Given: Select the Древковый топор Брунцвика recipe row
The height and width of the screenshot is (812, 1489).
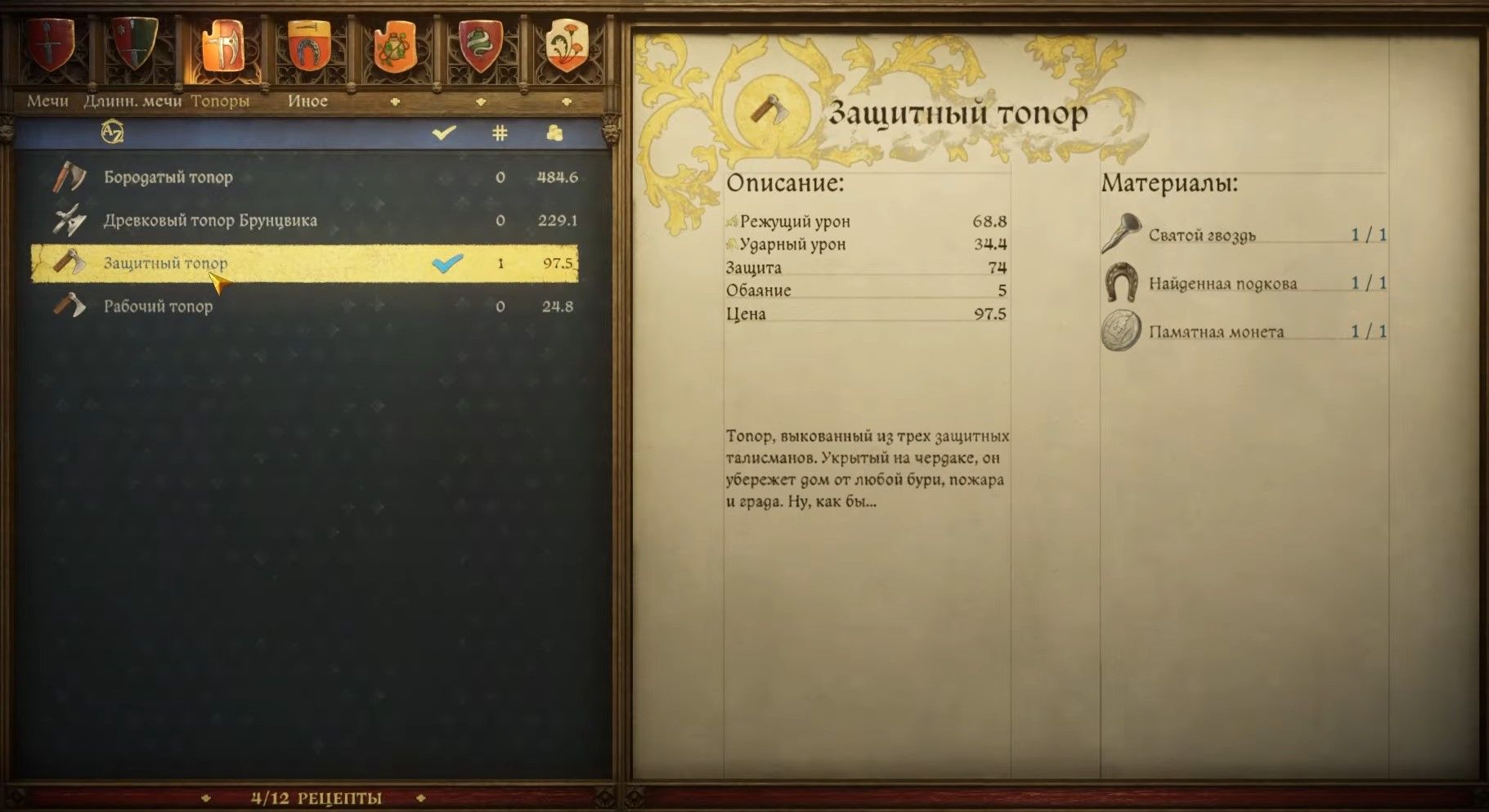Looking at the screenshot, I should (x=210, y=219).
